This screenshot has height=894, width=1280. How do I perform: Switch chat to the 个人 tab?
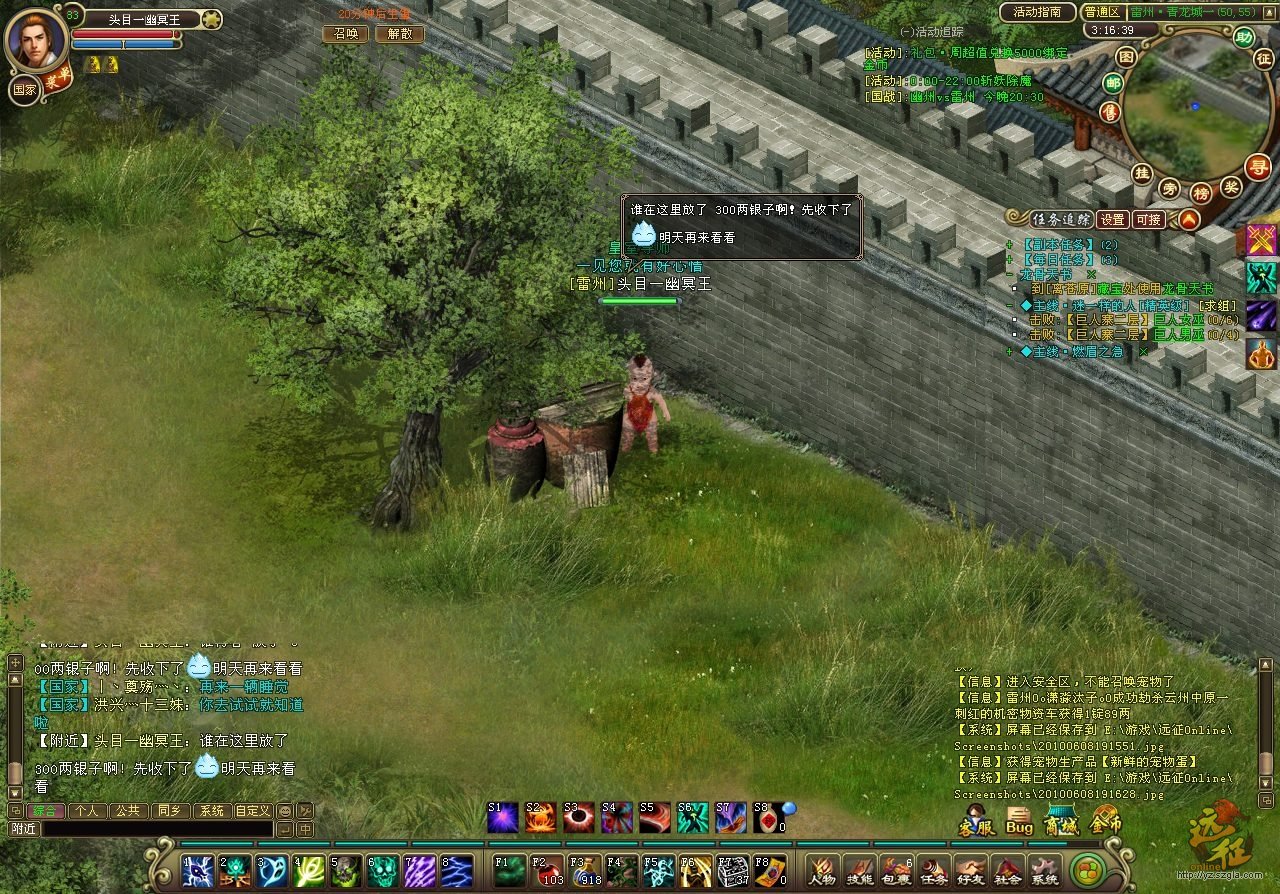pyautogui.click(x=86, y=811)
